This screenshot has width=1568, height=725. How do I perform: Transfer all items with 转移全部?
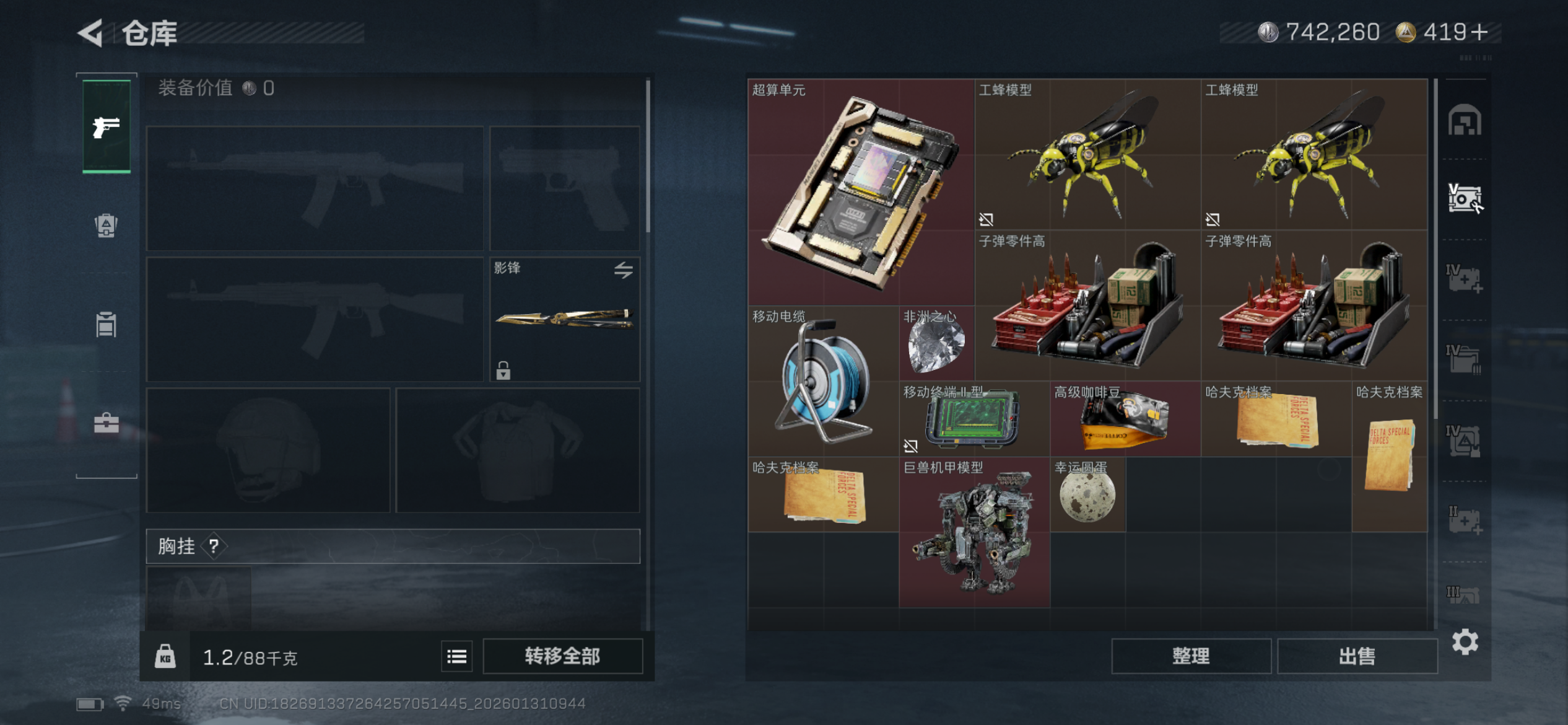562,656
